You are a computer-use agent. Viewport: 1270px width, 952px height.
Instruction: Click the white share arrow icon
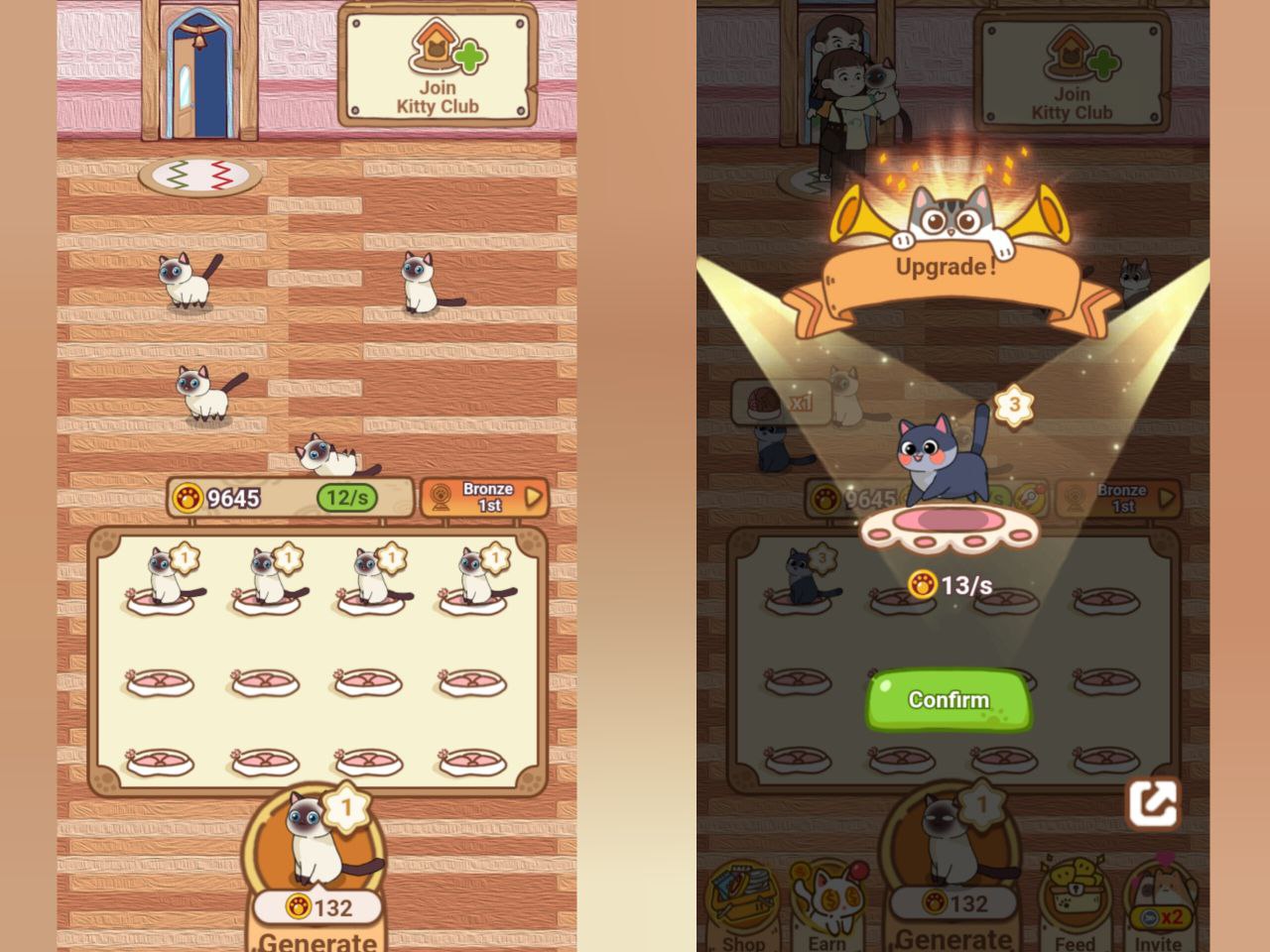[x=1152, y=803]
